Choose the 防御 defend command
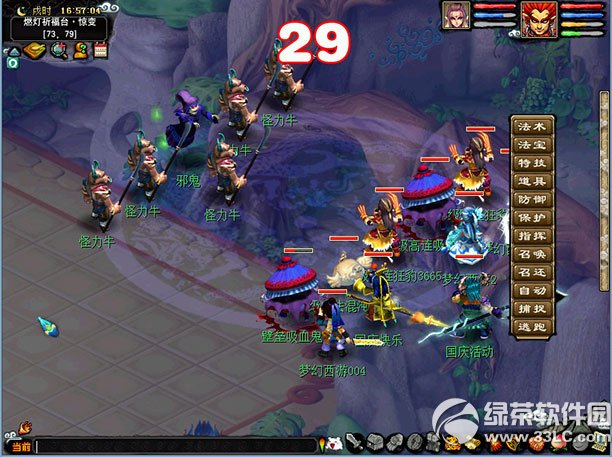This screenshot has width=612, height=457. [x=531, y=199]
